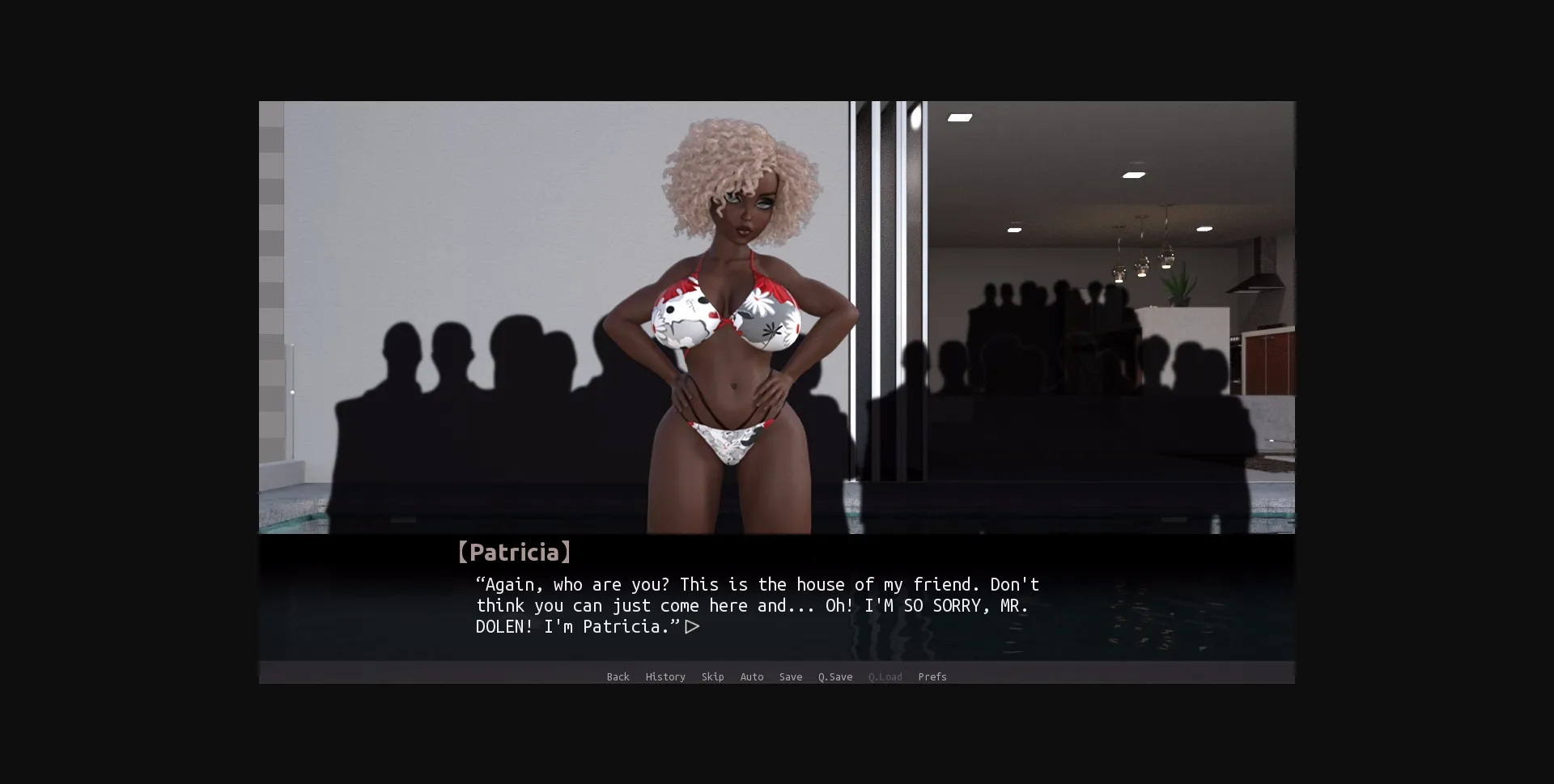Click the Save item in the quick menu
The width and height of the screenshot is (1554, 784).
(790, 677)
